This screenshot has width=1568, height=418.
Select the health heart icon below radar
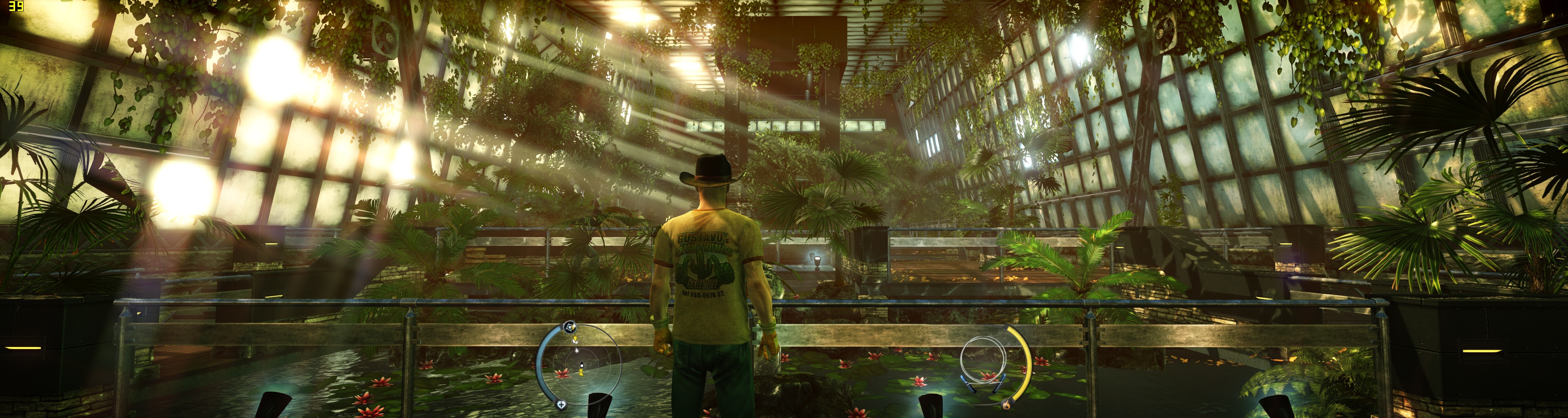coord(561,404)
